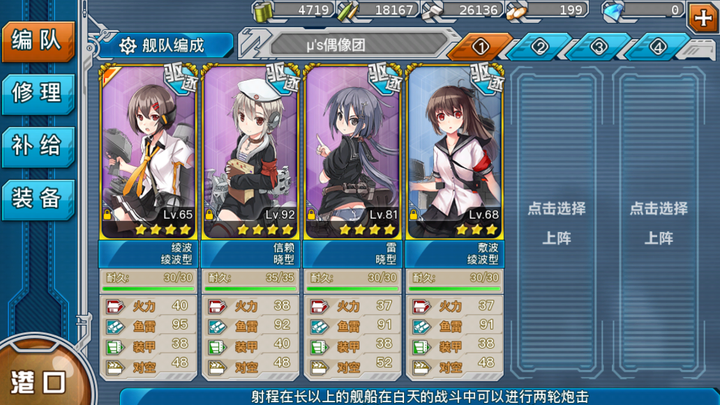The height and width of the screenshot is (405, 720).
Task: Click the orange plus button to add resources
Action: (702, 17)
